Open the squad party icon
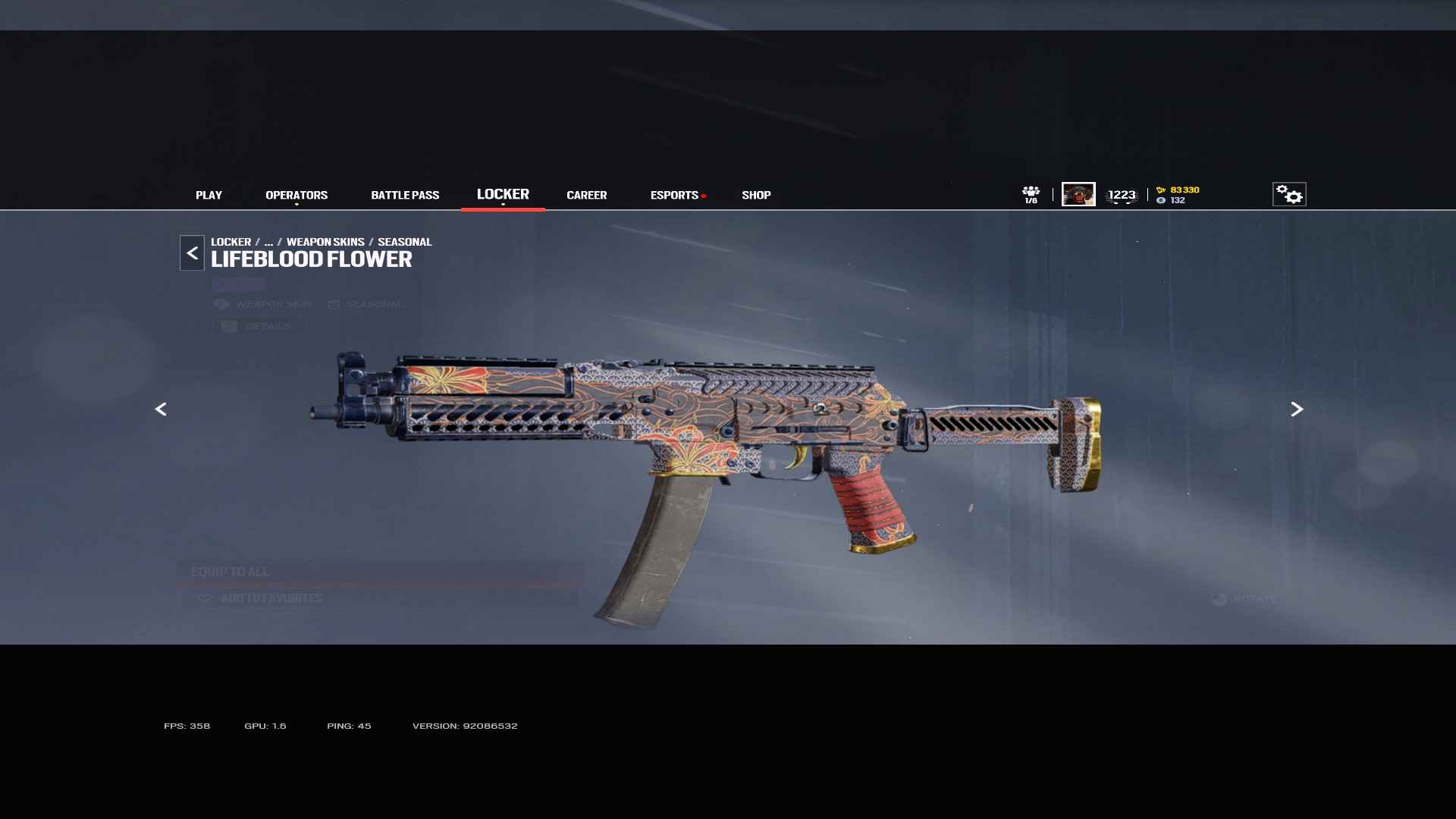Image resolution: width=1456 pixels, height=819 pixels. pyautogui.click(x=1031, y=194)
